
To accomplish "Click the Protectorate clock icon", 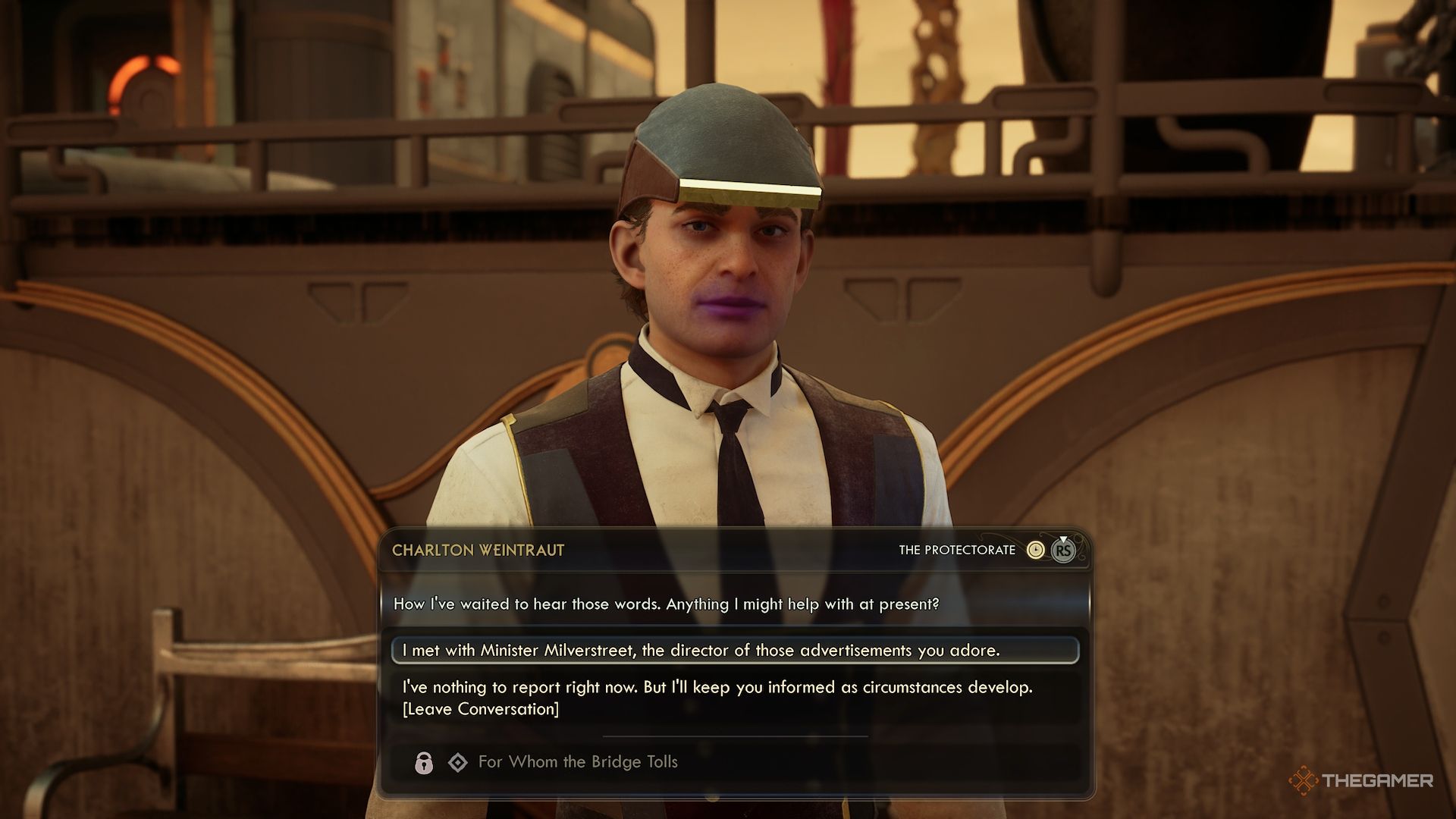I will (1035, 551).
